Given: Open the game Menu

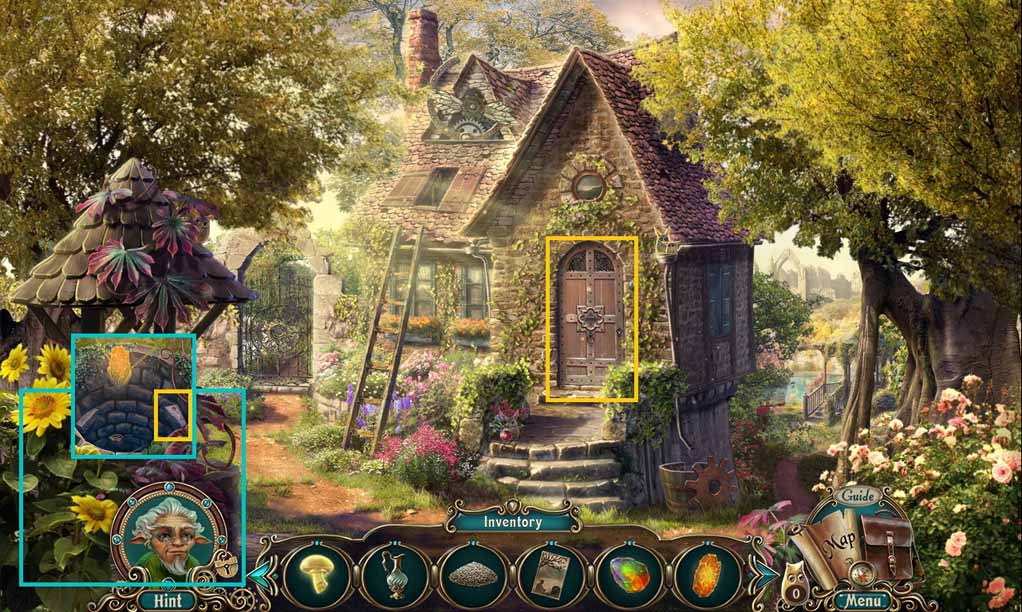Looking at the screenshot, I should pyautogui.click(x=860, y=601).
